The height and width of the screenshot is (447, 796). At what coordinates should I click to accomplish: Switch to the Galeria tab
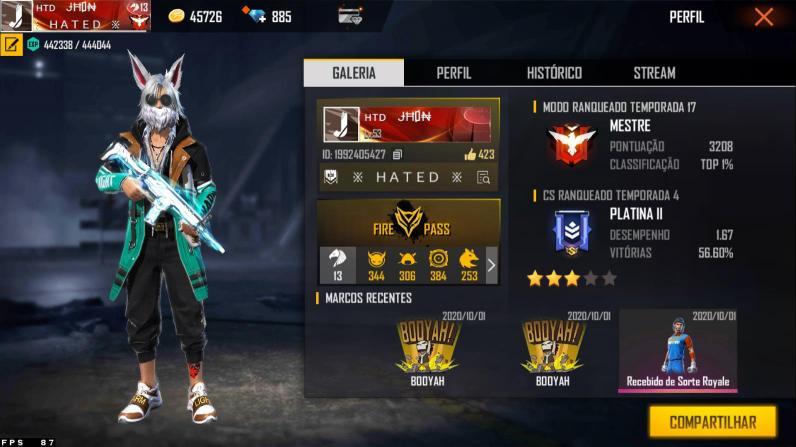(x=354, y=73)
